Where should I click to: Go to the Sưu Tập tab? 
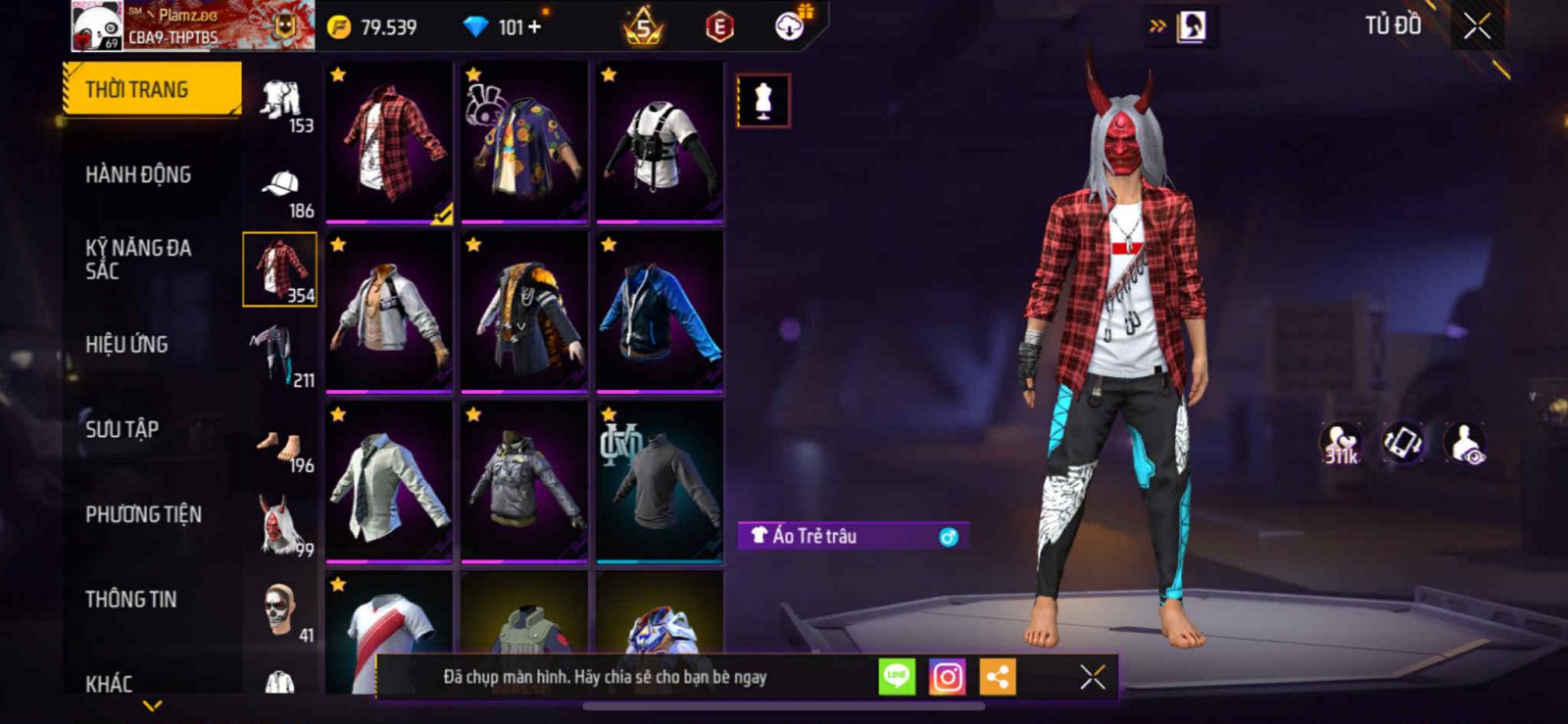coord(122,429)
